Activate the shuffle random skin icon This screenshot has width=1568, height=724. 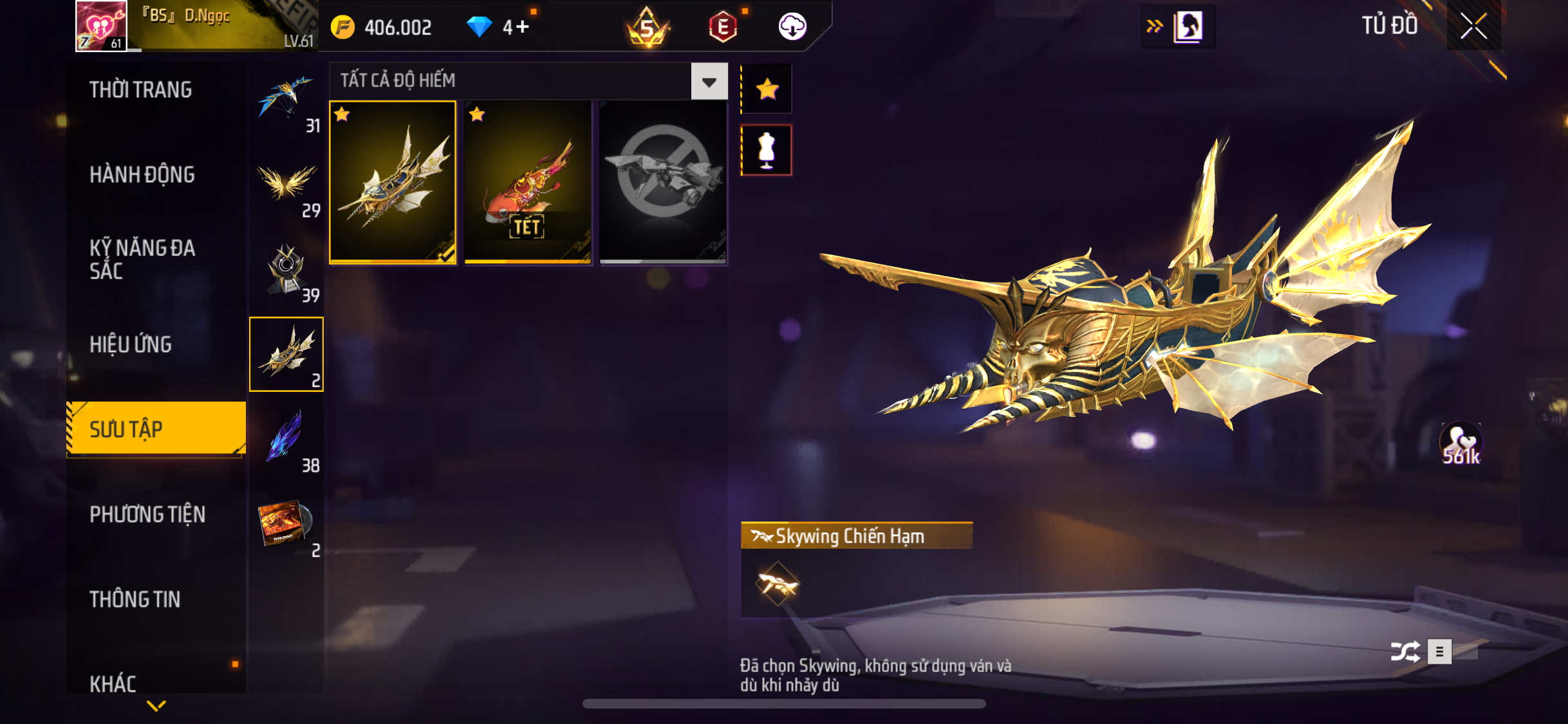1405,652
